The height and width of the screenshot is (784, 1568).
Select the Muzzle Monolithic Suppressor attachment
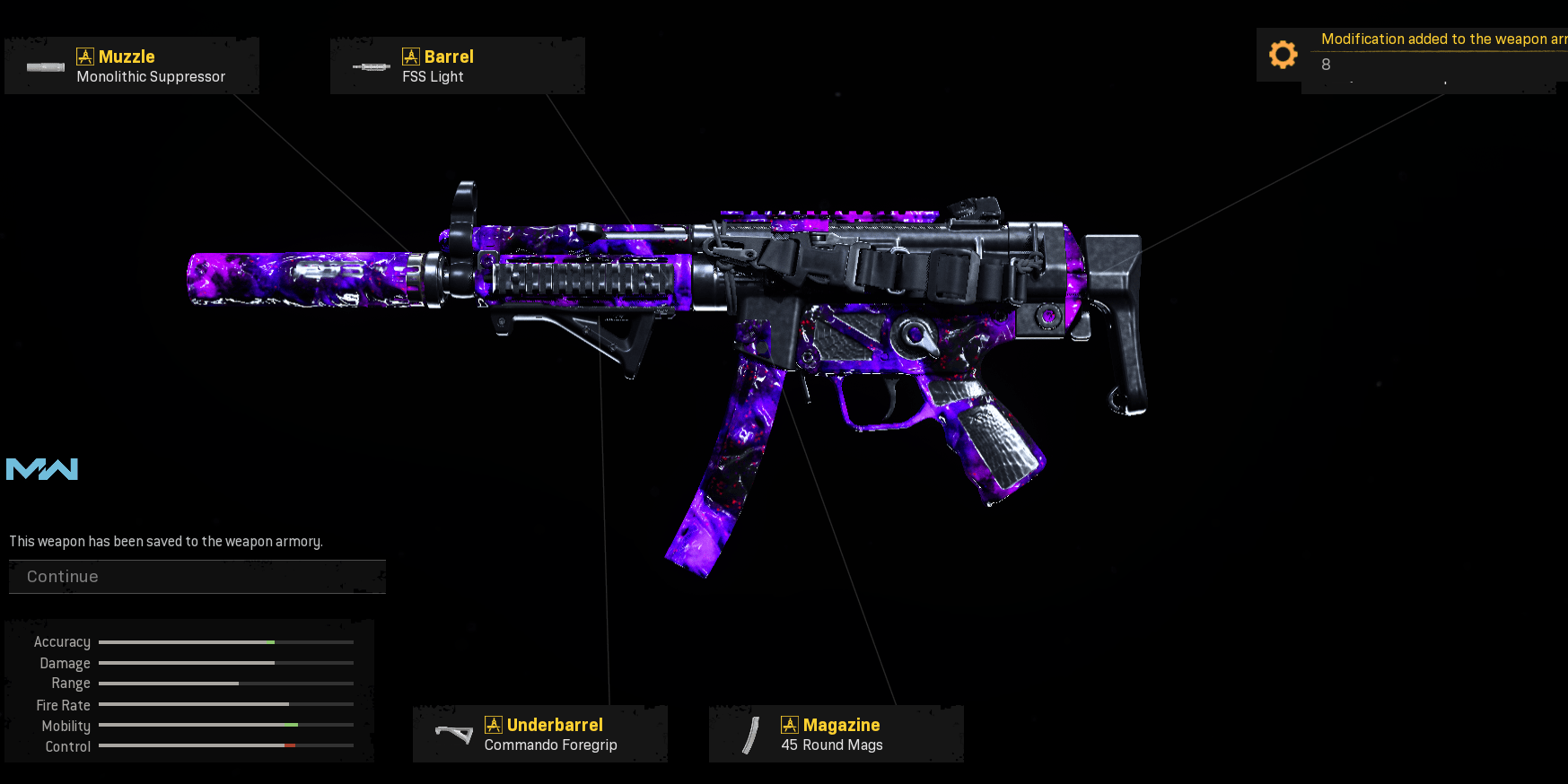[x=132, y=66]
